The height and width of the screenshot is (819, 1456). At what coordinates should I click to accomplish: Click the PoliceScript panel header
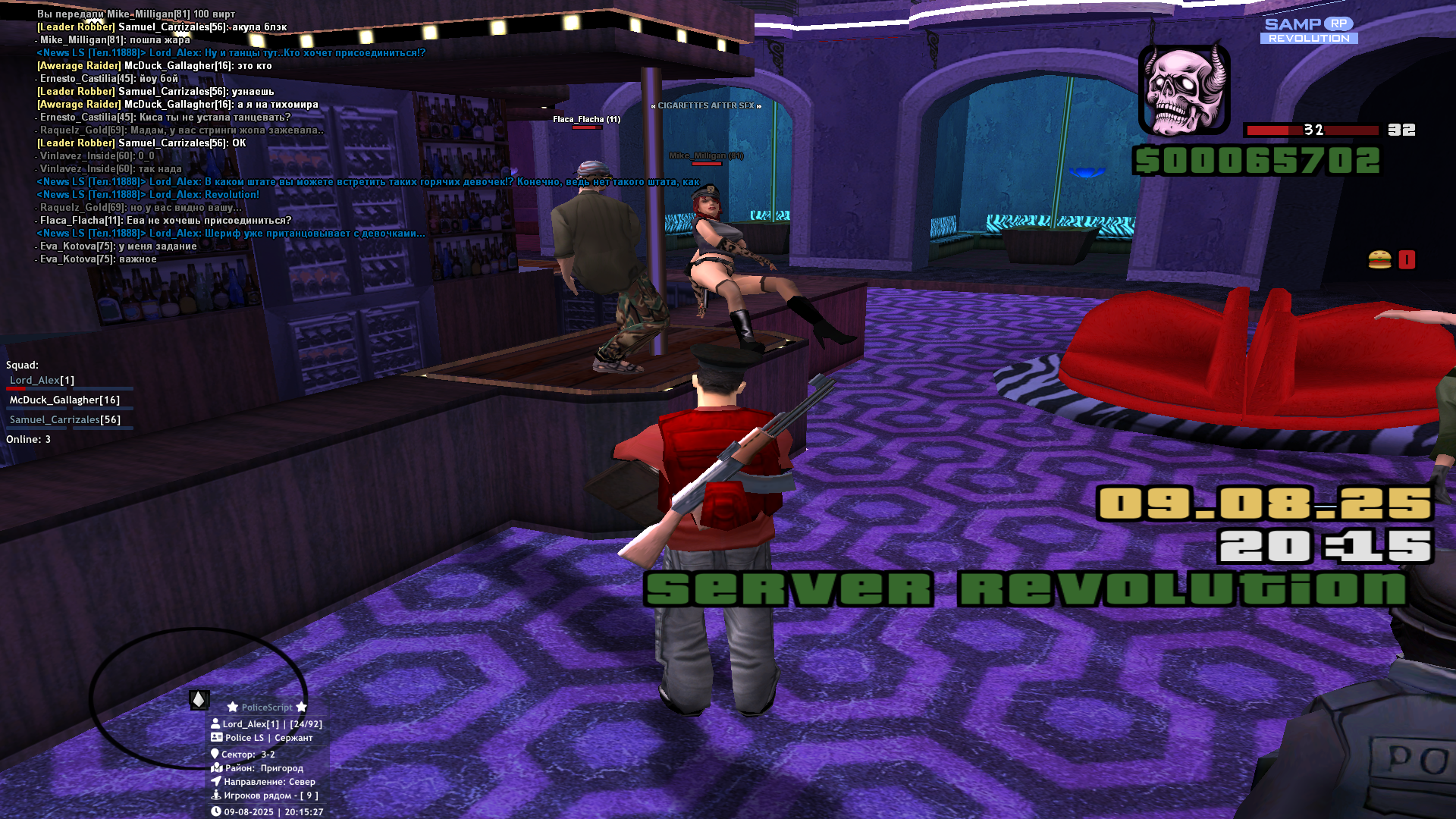click(267, 708)
